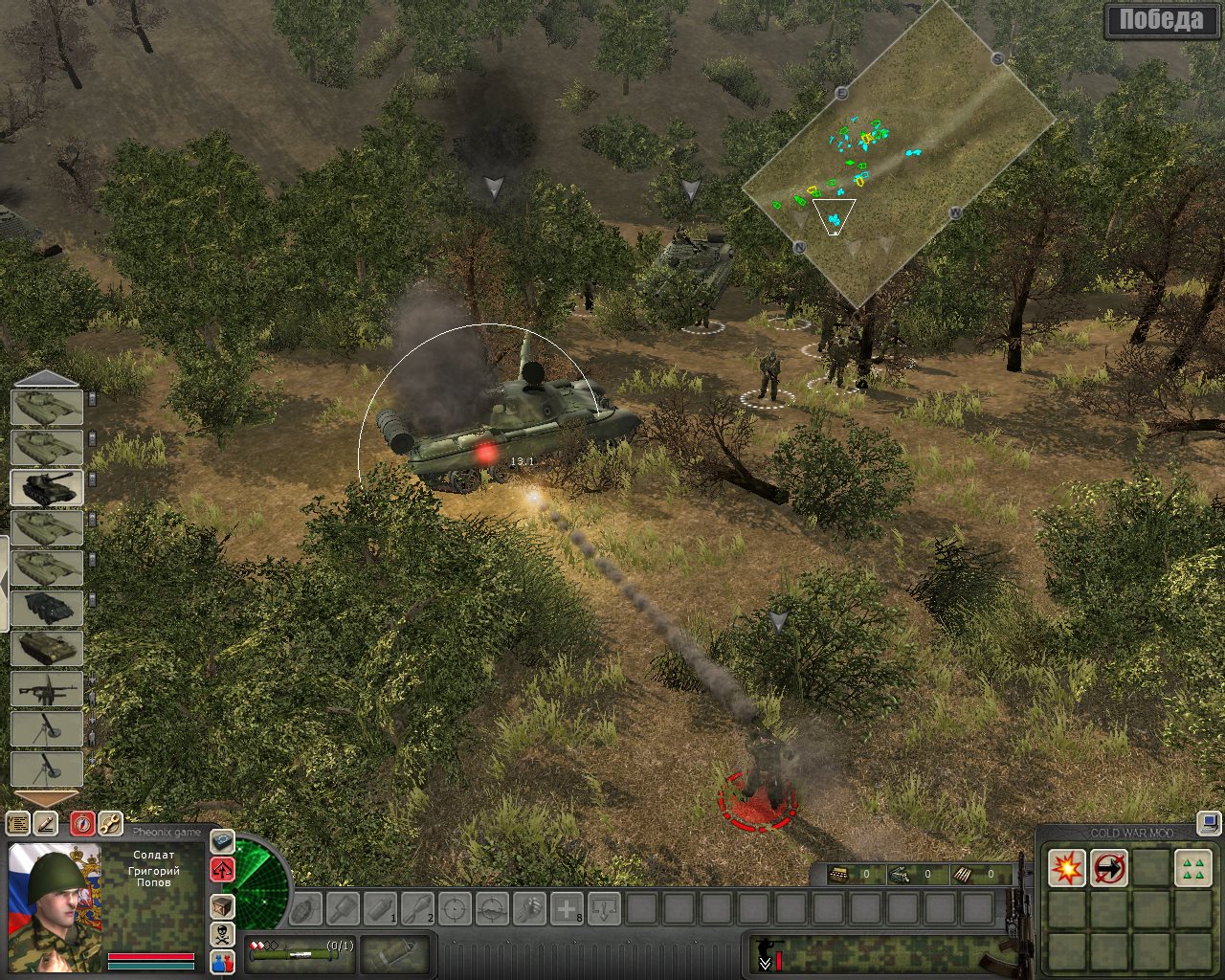The width and height of the screenshot is (1225, 980).
Task: Click the pencil notes icon
Action: click(x=45, y=823)
